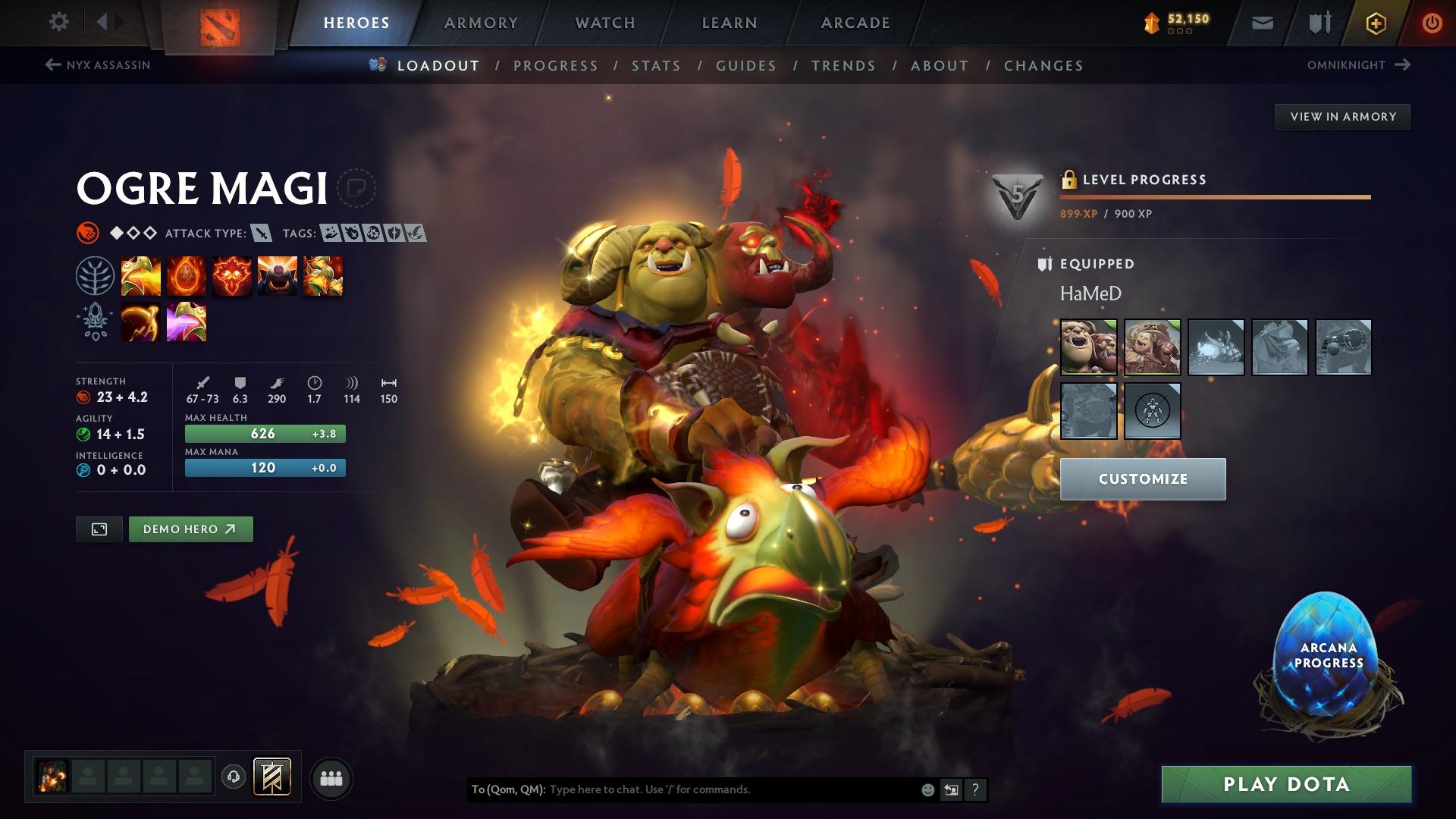Toggle the Nyx Assassin back arrow

[x=51, y=65]
